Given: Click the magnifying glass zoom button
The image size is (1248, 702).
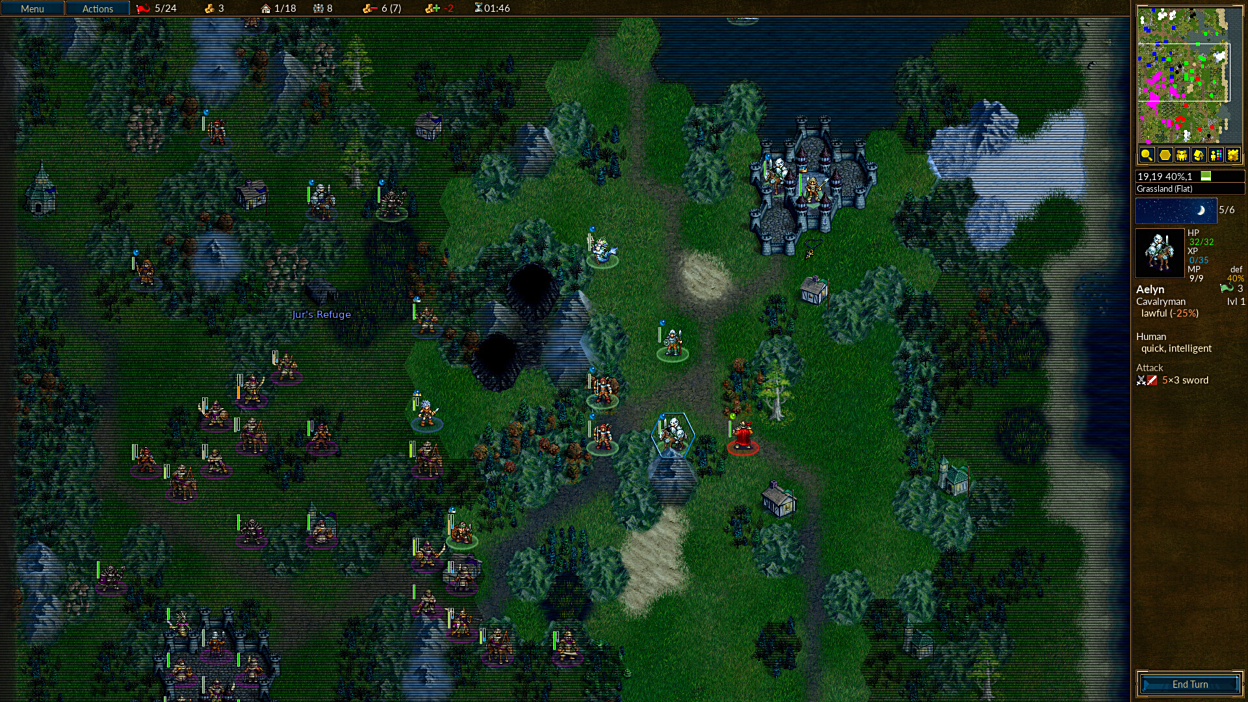Looking at the screenshot, I should click(x=1147, y=155).
